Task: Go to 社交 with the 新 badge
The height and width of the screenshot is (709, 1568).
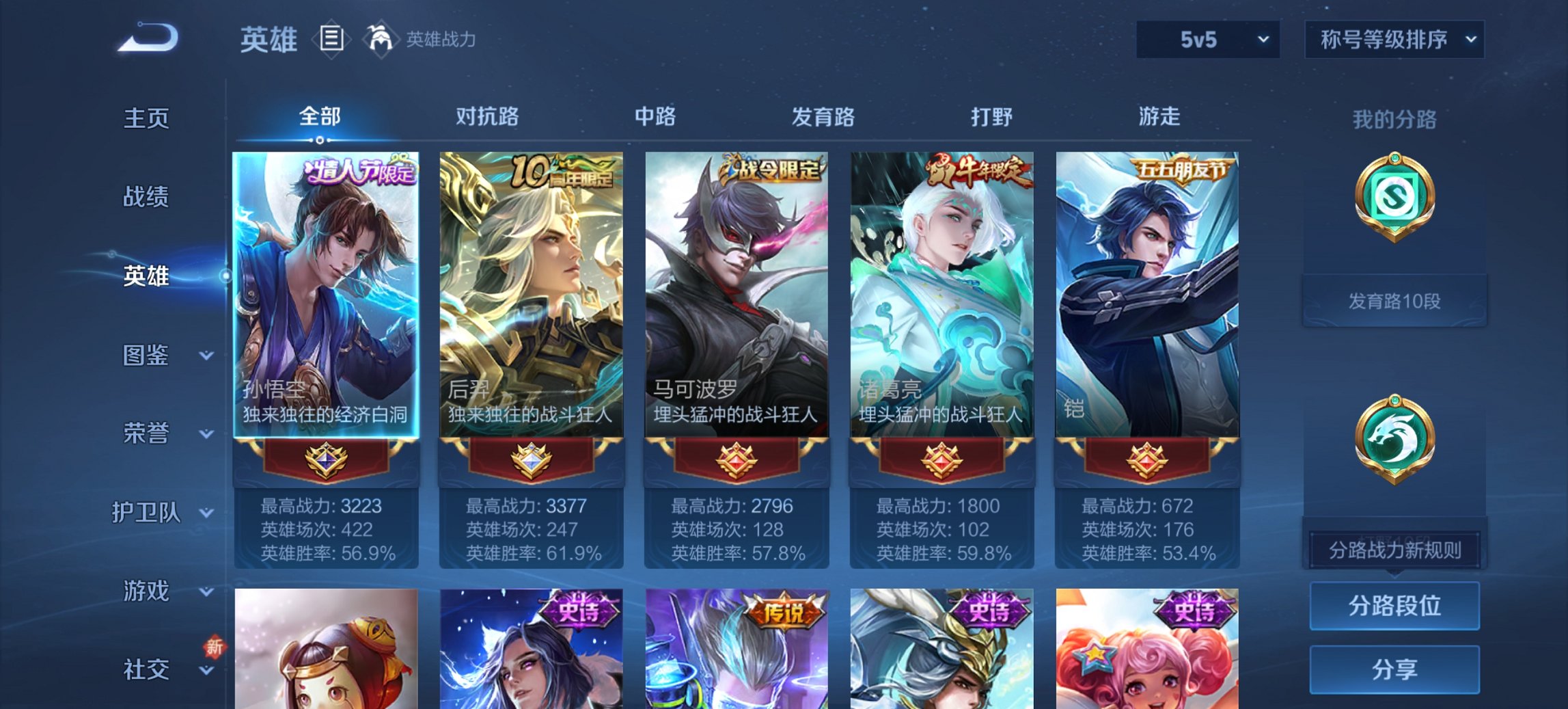Action: [146, 669]
